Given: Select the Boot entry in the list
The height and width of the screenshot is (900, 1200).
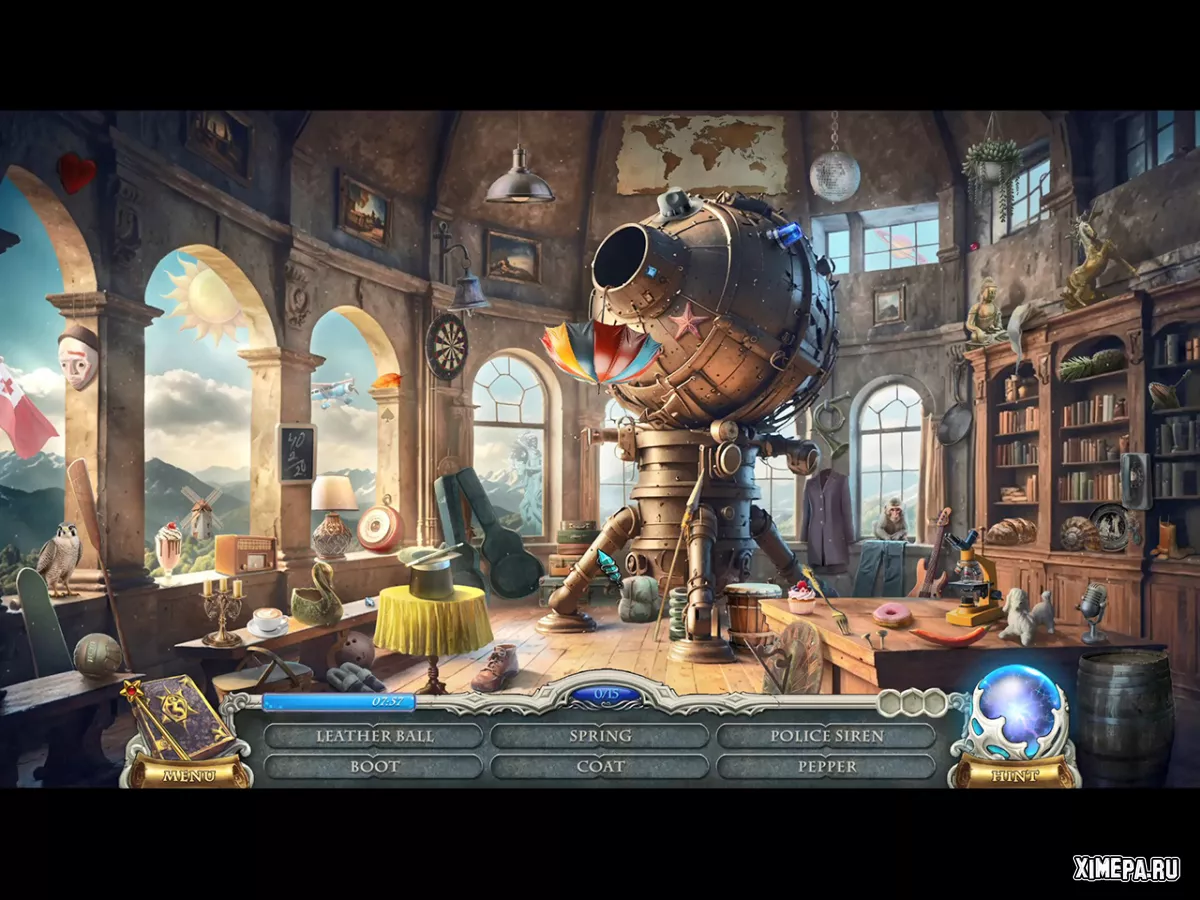Looking at the screenshot, I should click(x=374, y=767).
